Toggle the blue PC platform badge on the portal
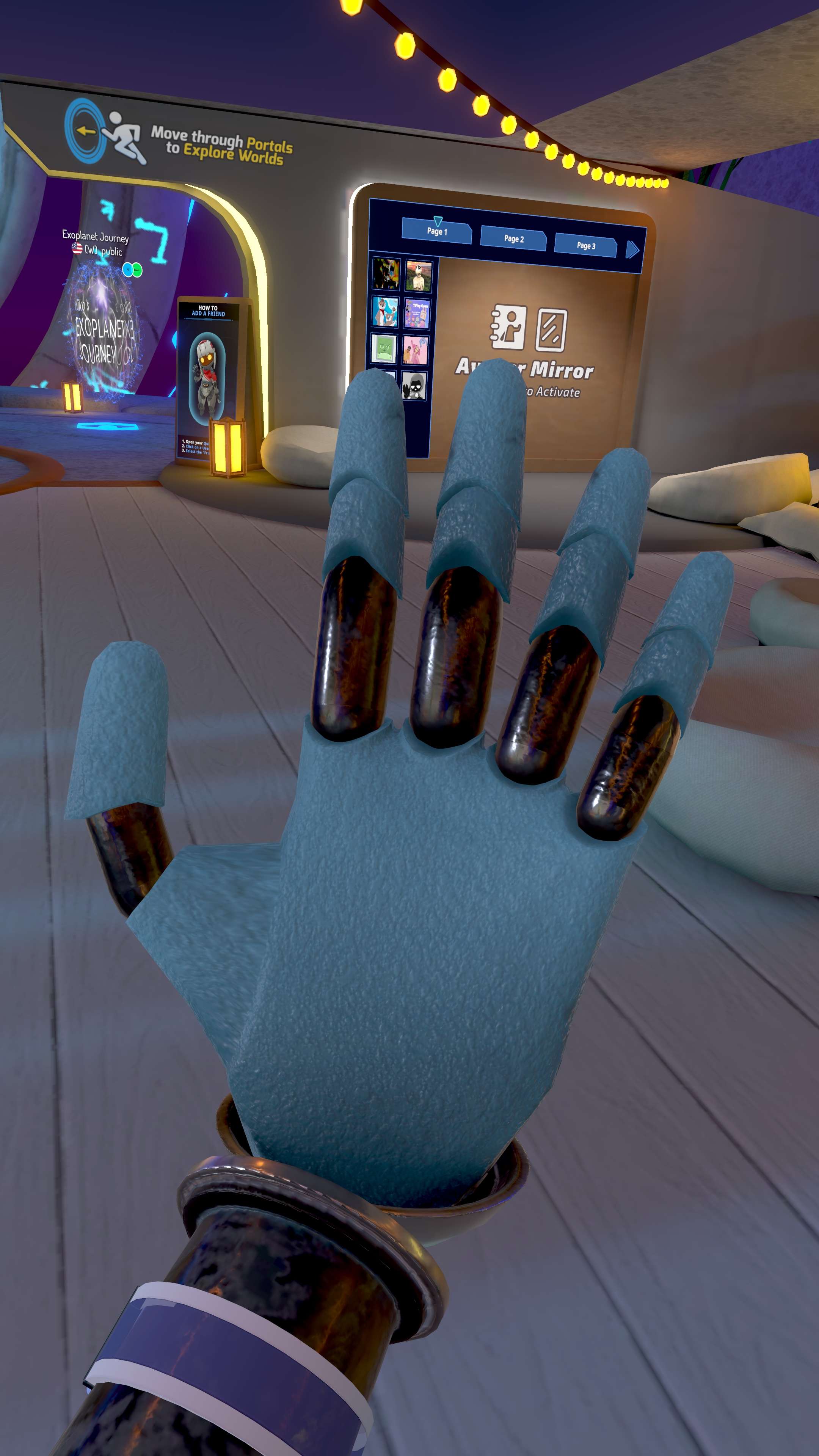Viewport: 819px width, 1456px height. 128,270
